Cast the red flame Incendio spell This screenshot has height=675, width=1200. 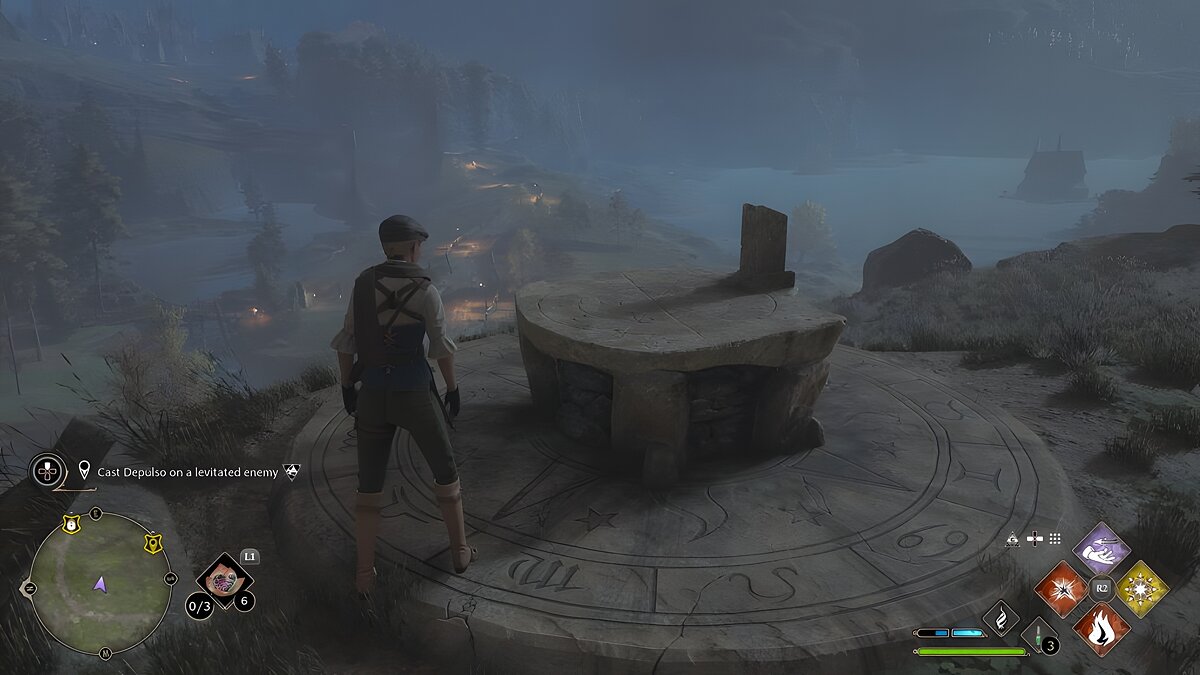tap(1101, 628)
